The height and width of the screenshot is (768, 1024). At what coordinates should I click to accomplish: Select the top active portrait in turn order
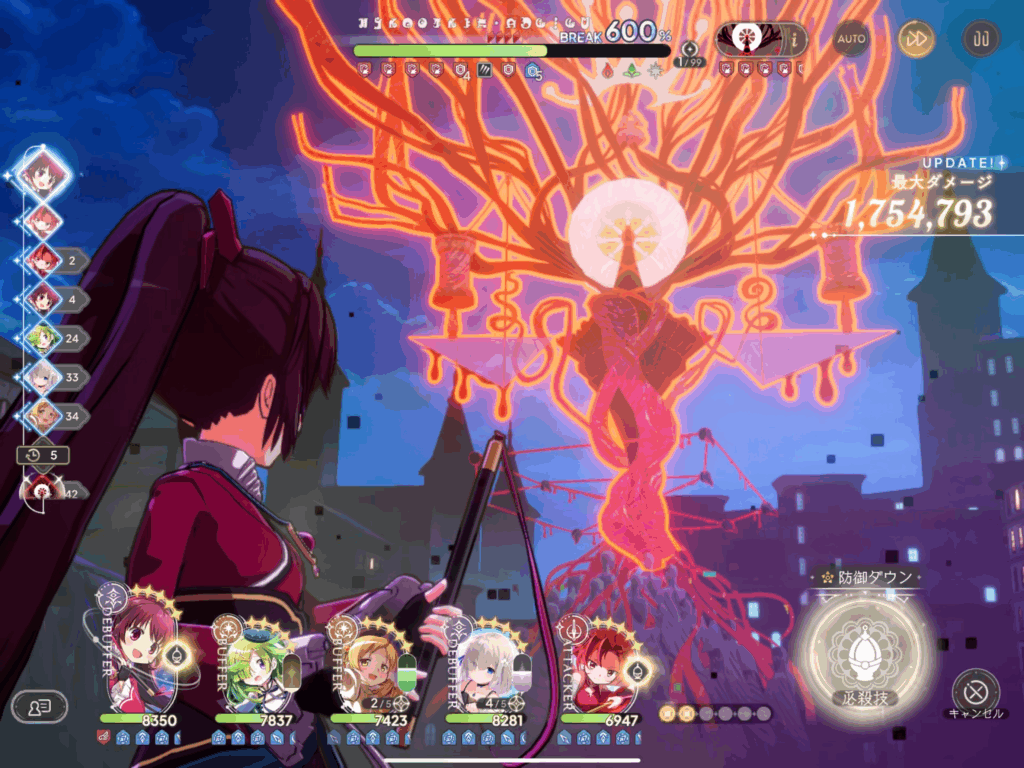(x=45, y=174)
